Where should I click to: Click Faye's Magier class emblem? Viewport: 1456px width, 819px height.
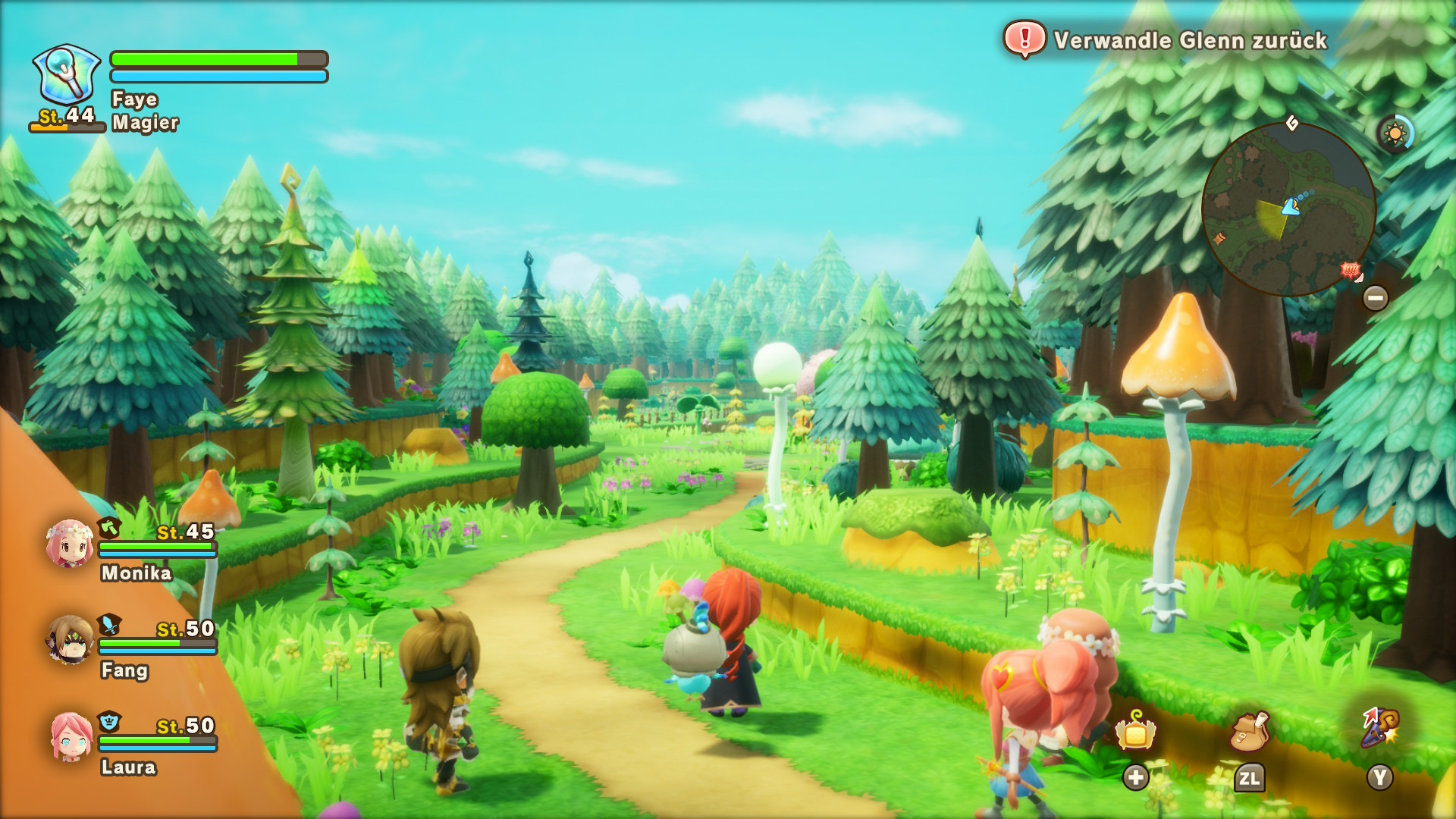pyautogui.click(x=67, y=74)
